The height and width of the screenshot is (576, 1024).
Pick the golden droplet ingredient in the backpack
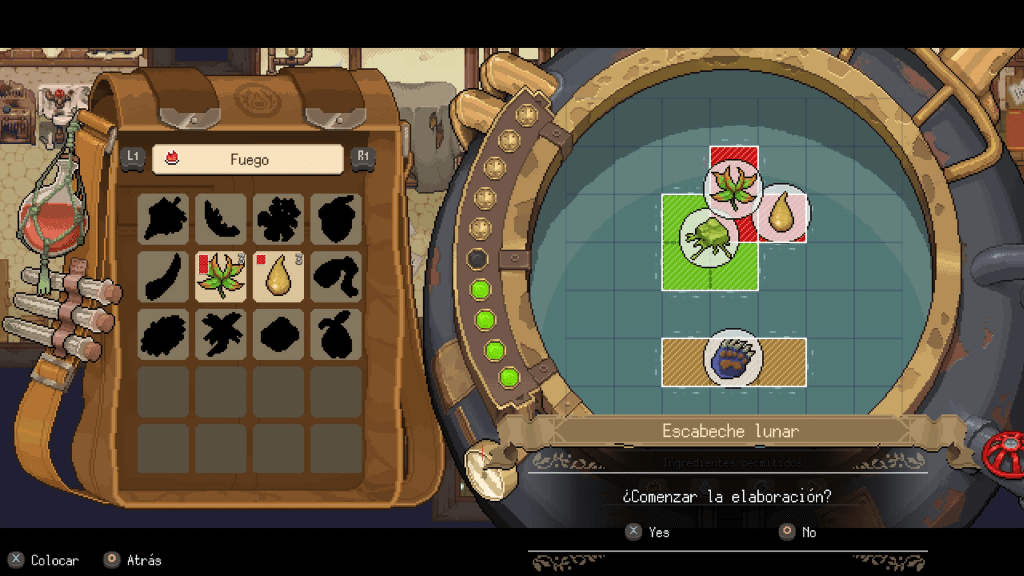tap(278, 277)
